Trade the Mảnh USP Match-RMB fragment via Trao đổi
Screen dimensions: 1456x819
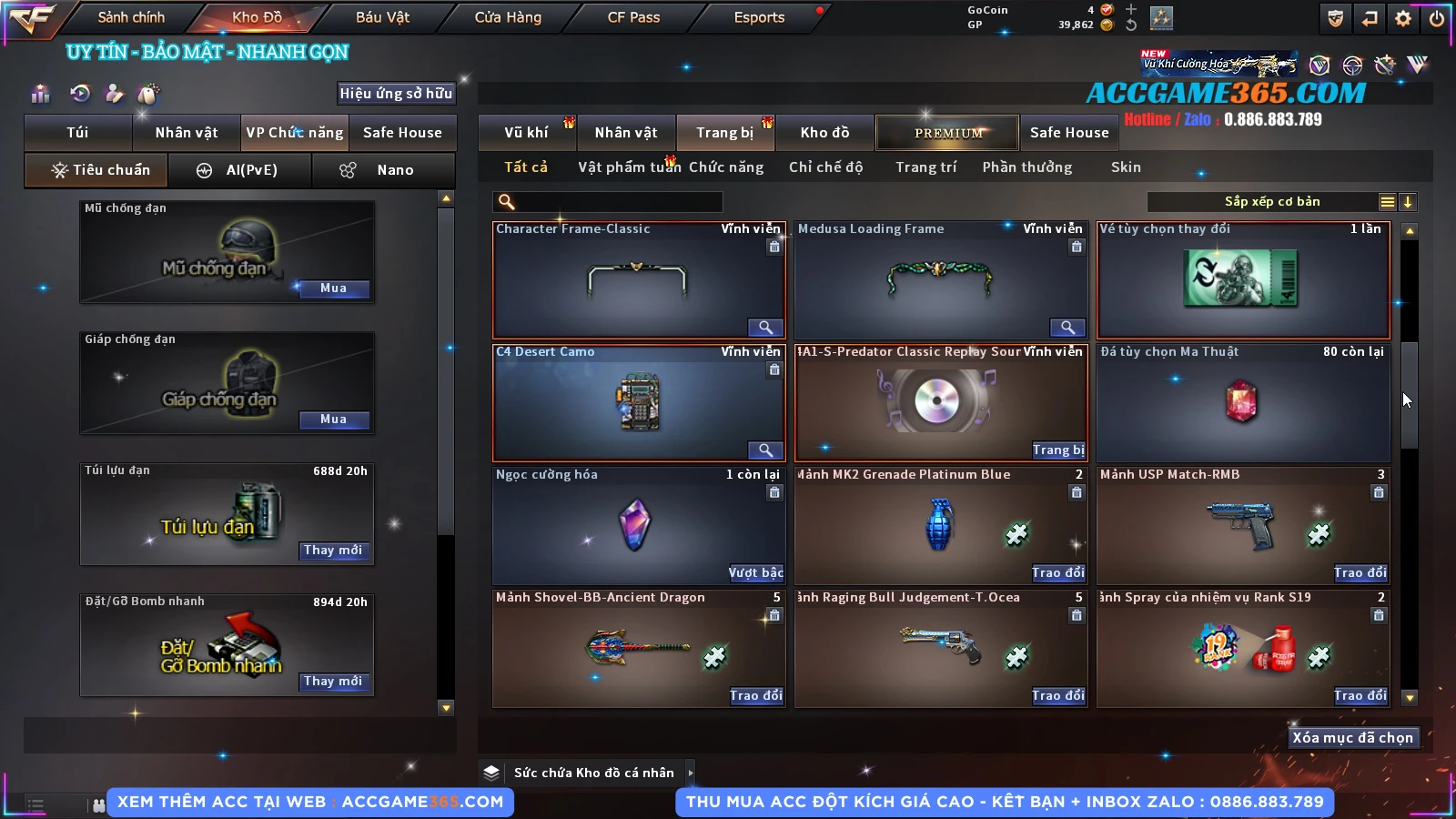[1360, 573]
